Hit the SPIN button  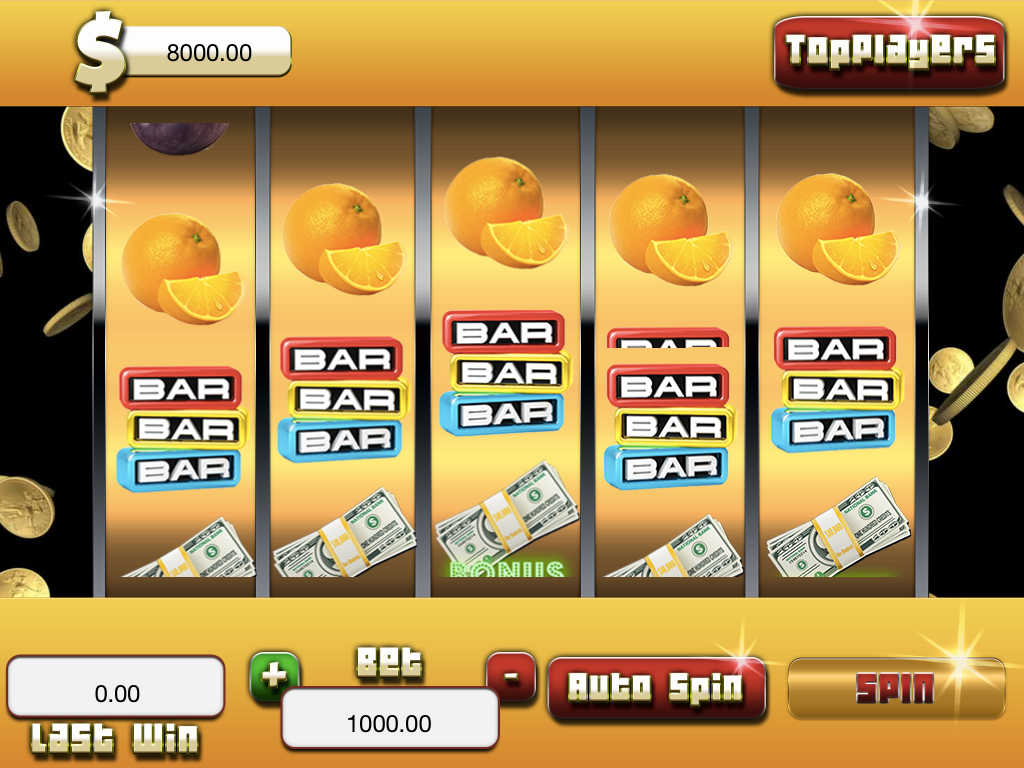point(896,688)
